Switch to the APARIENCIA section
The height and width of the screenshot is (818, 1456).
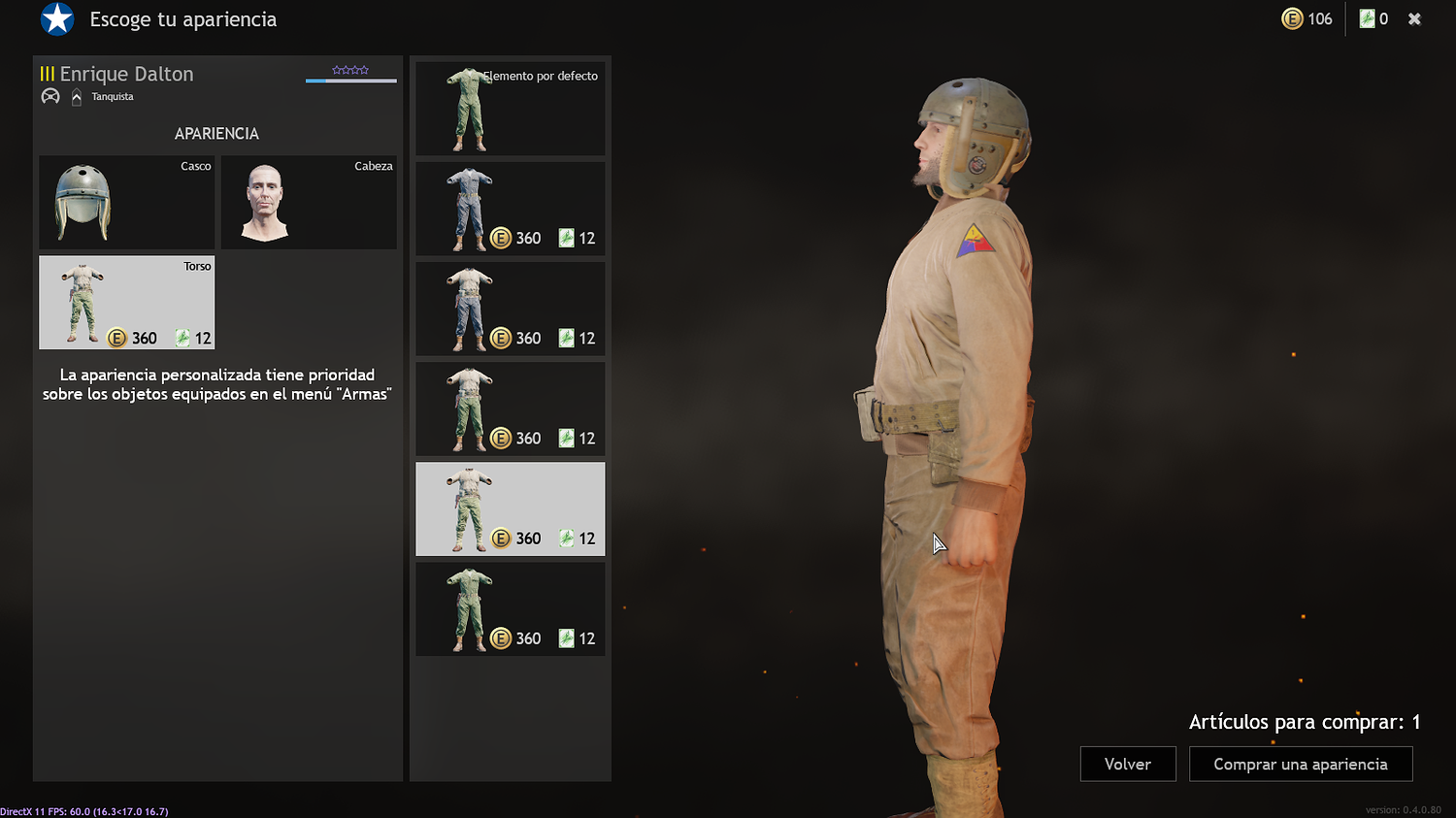[215, 133]
